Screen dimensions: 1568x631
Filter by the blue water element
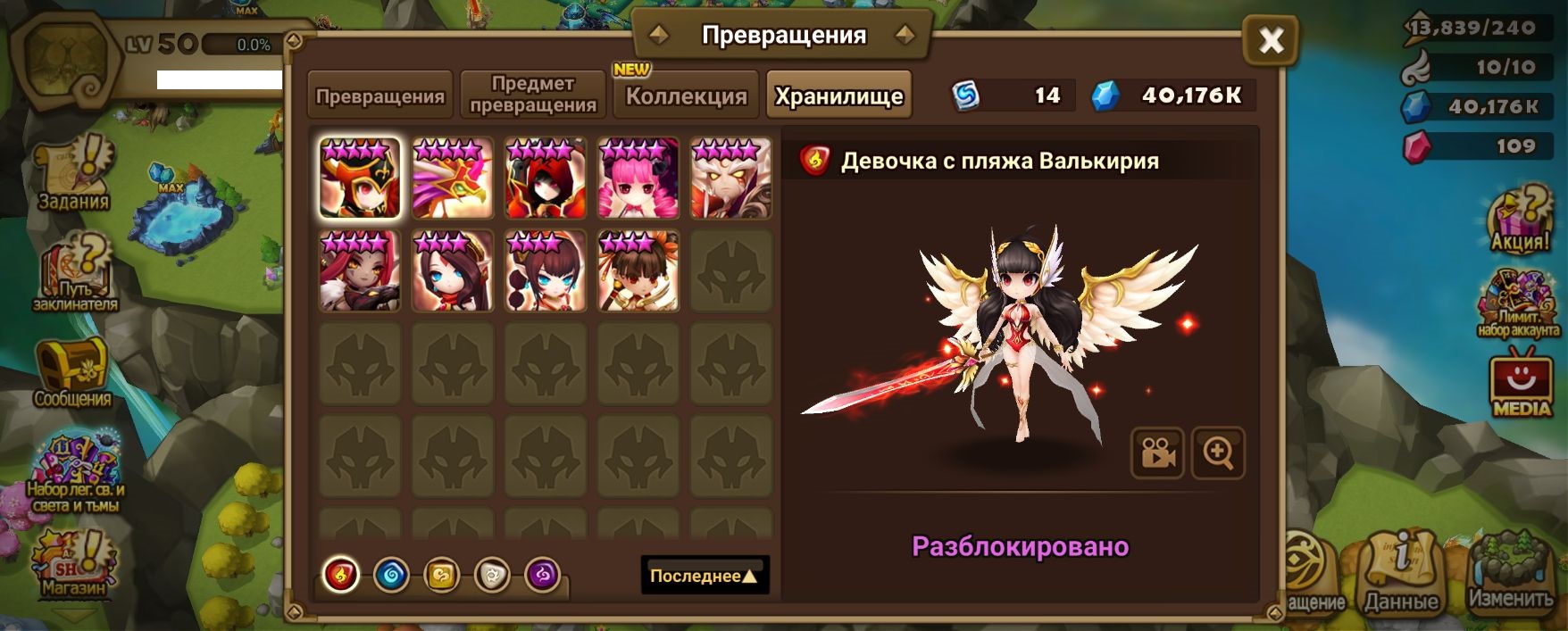pos(391,576)
